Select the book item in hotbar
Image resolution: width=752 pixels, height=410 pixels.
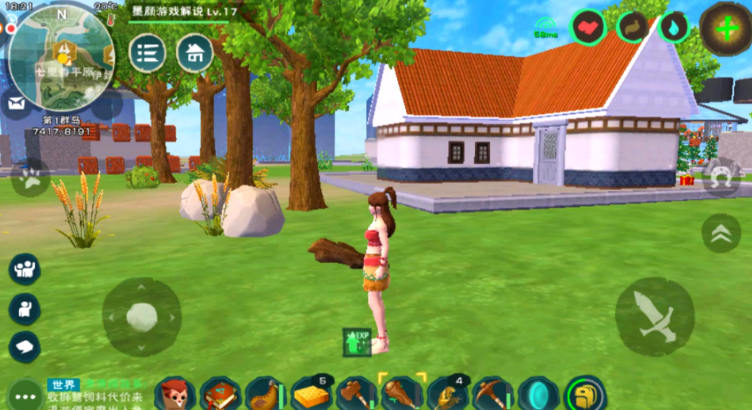pos(221,394)
